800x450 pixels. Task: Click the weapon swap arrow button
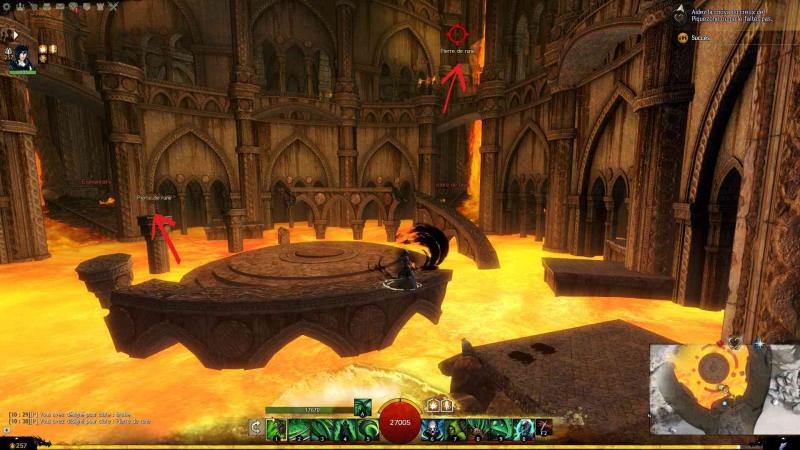[257, 428]
